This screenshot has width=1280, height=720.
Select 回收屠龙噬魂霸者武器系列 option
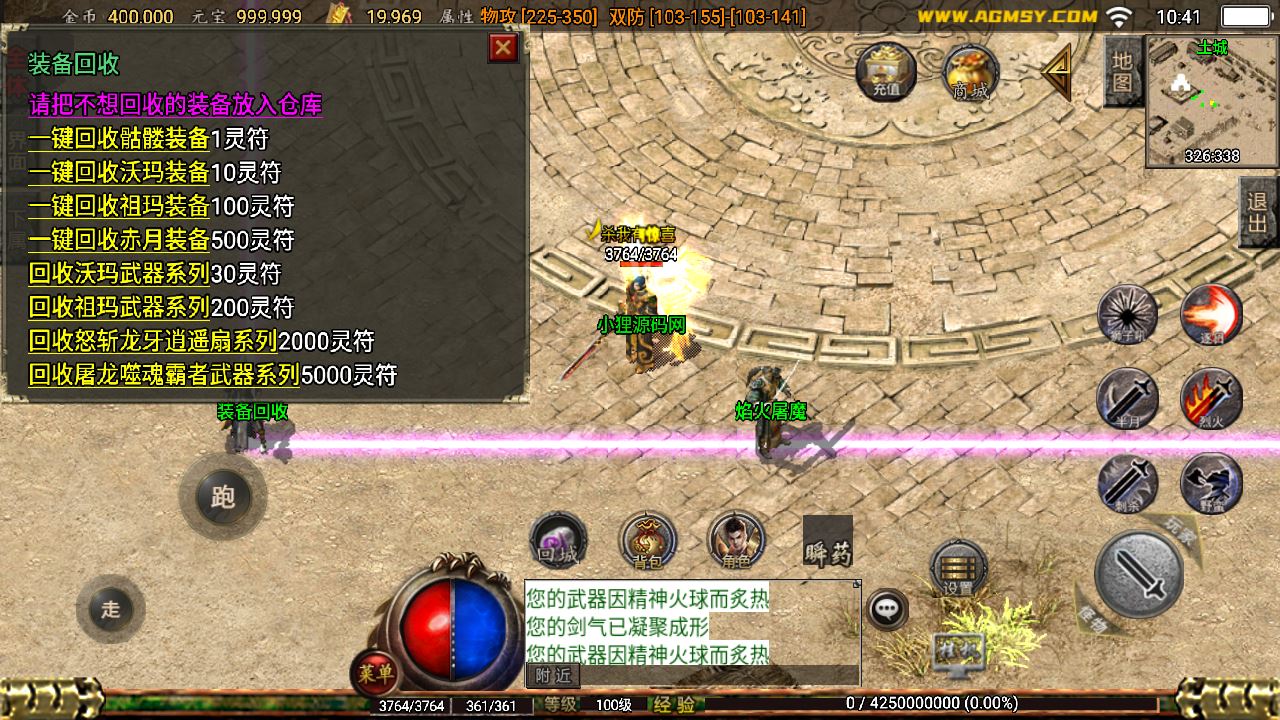coord(164,375)
